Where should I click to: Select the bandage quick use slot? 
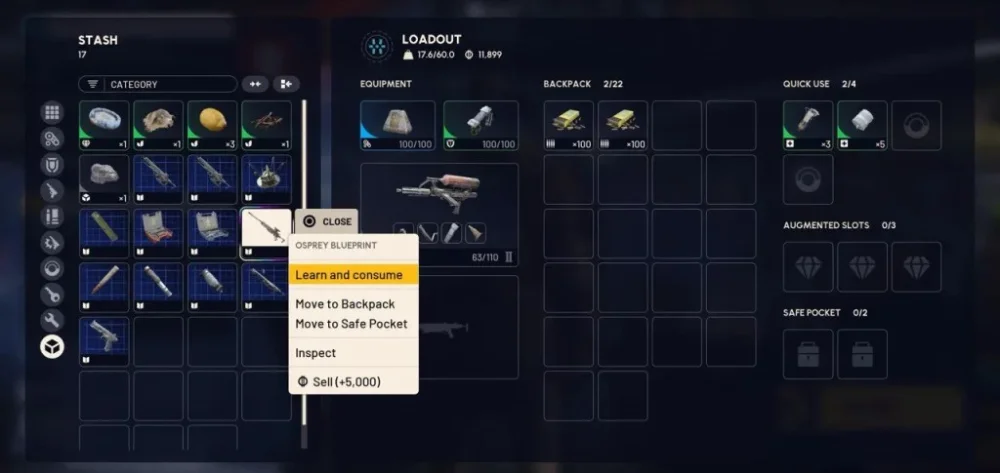[862, 125]
